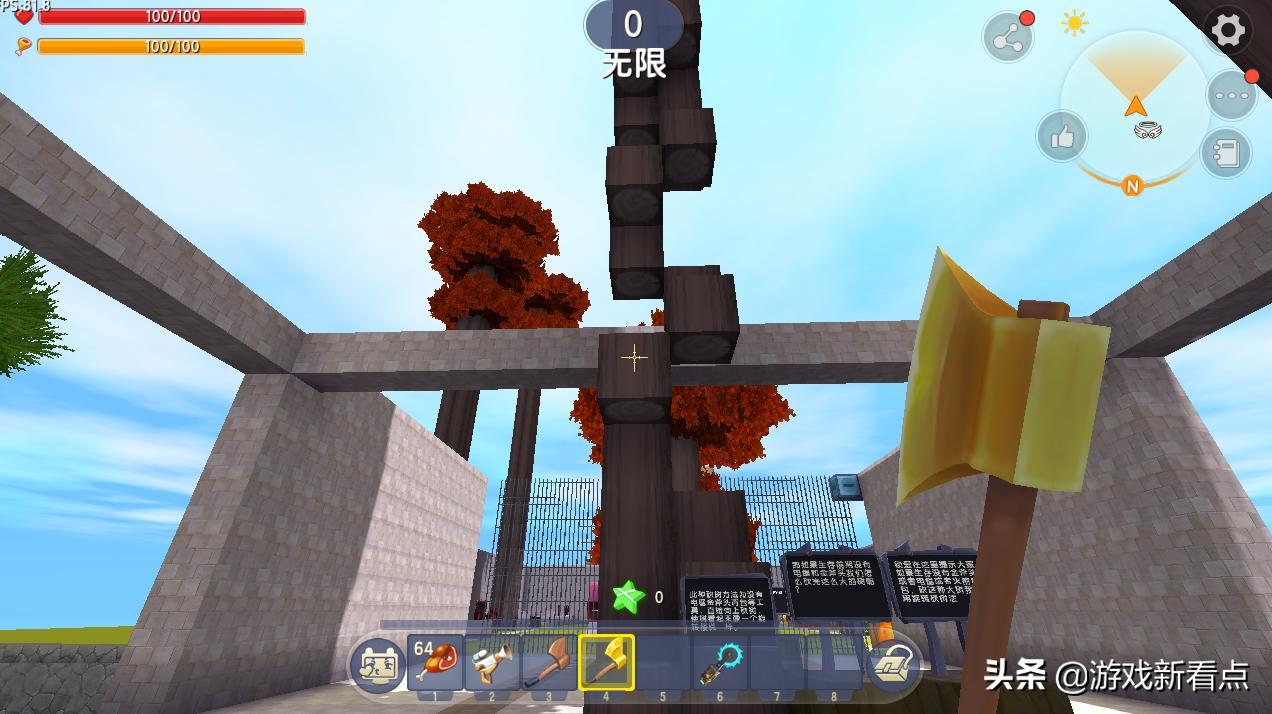Select the roasted meat hotbar slot

(435, 662)
